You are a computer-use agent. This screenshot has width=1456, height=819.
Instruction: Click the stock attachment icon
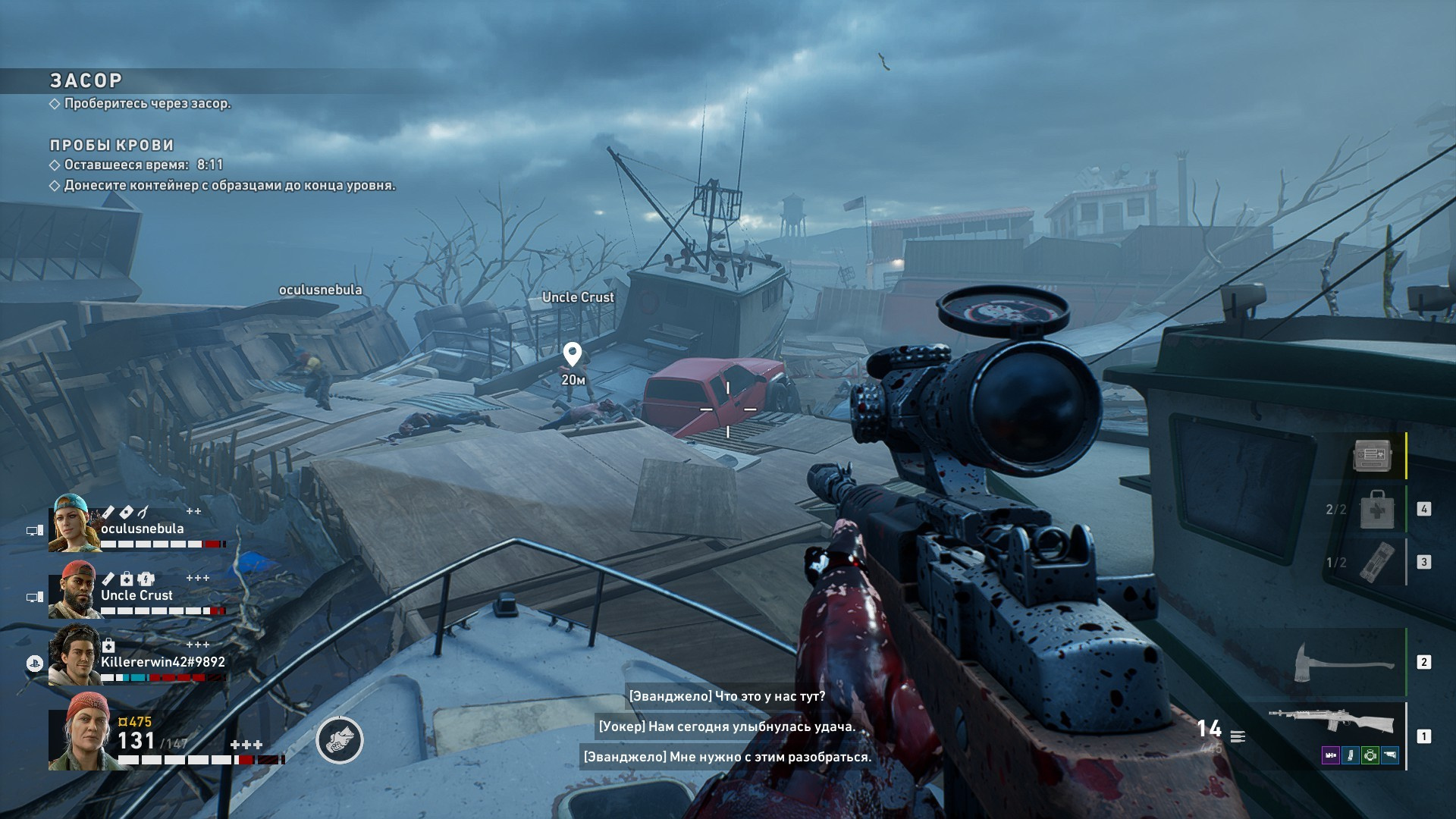[x=1389, y=755]
